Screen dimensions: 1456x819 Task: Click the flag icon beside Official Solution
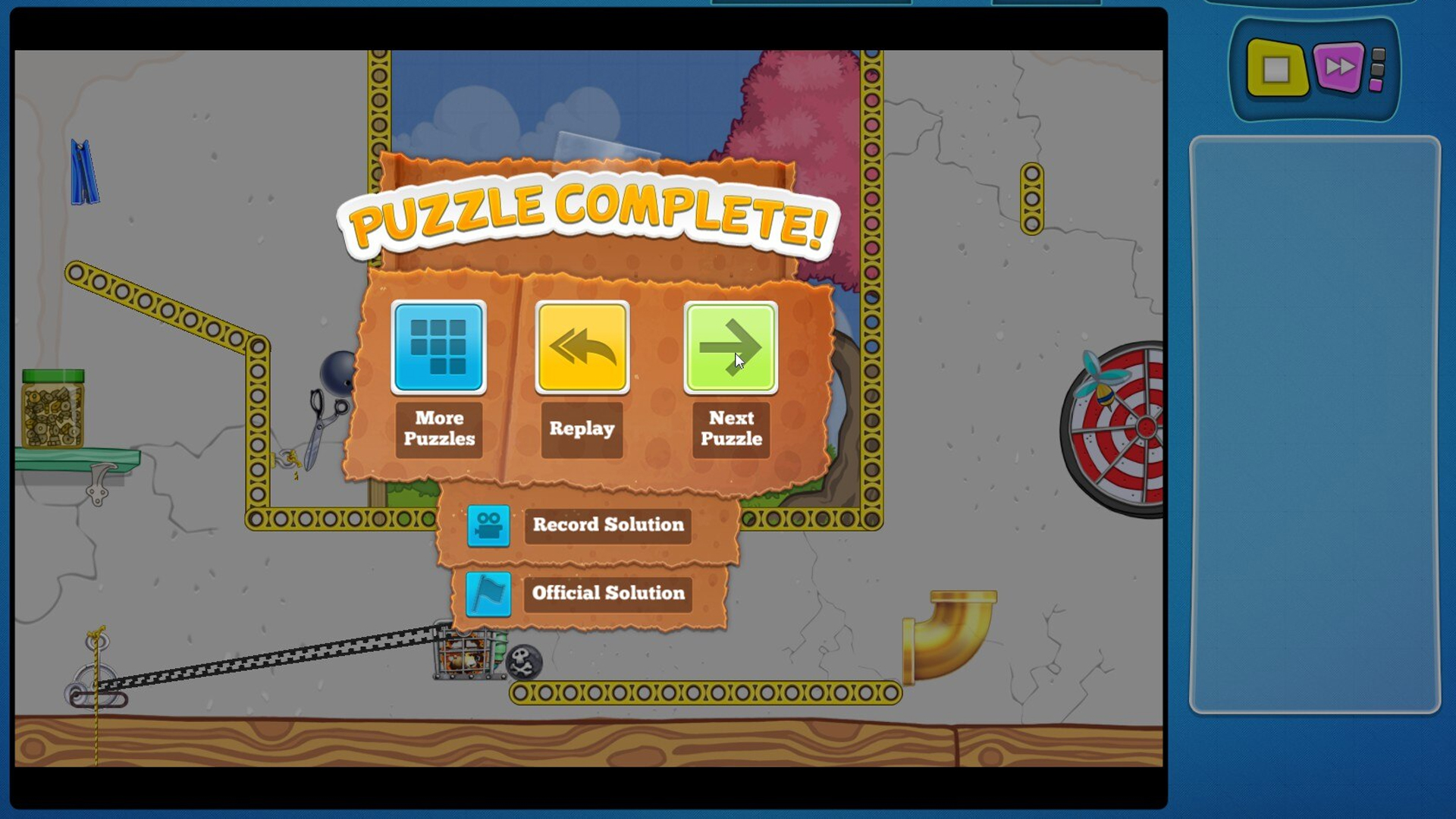coord(488,595)
